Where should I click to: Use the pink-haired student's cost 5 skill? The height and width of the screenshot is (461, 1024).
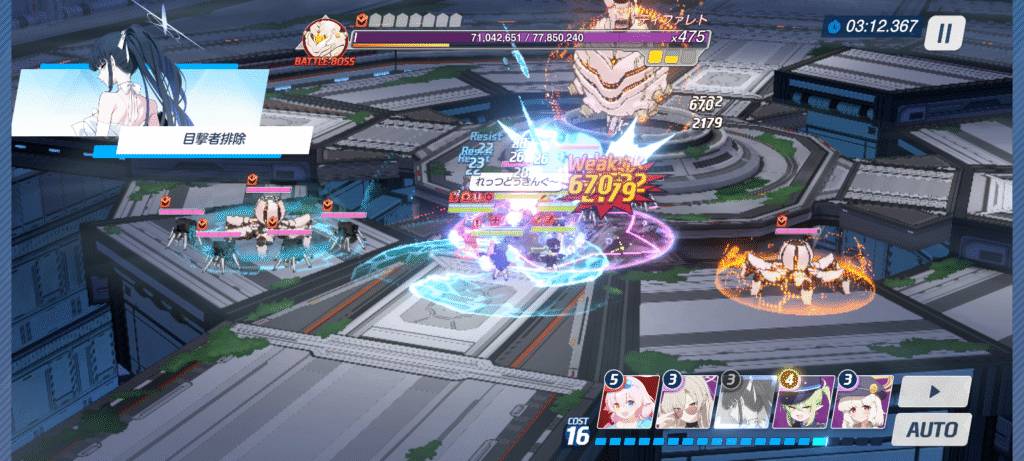[x=628, y=403]
